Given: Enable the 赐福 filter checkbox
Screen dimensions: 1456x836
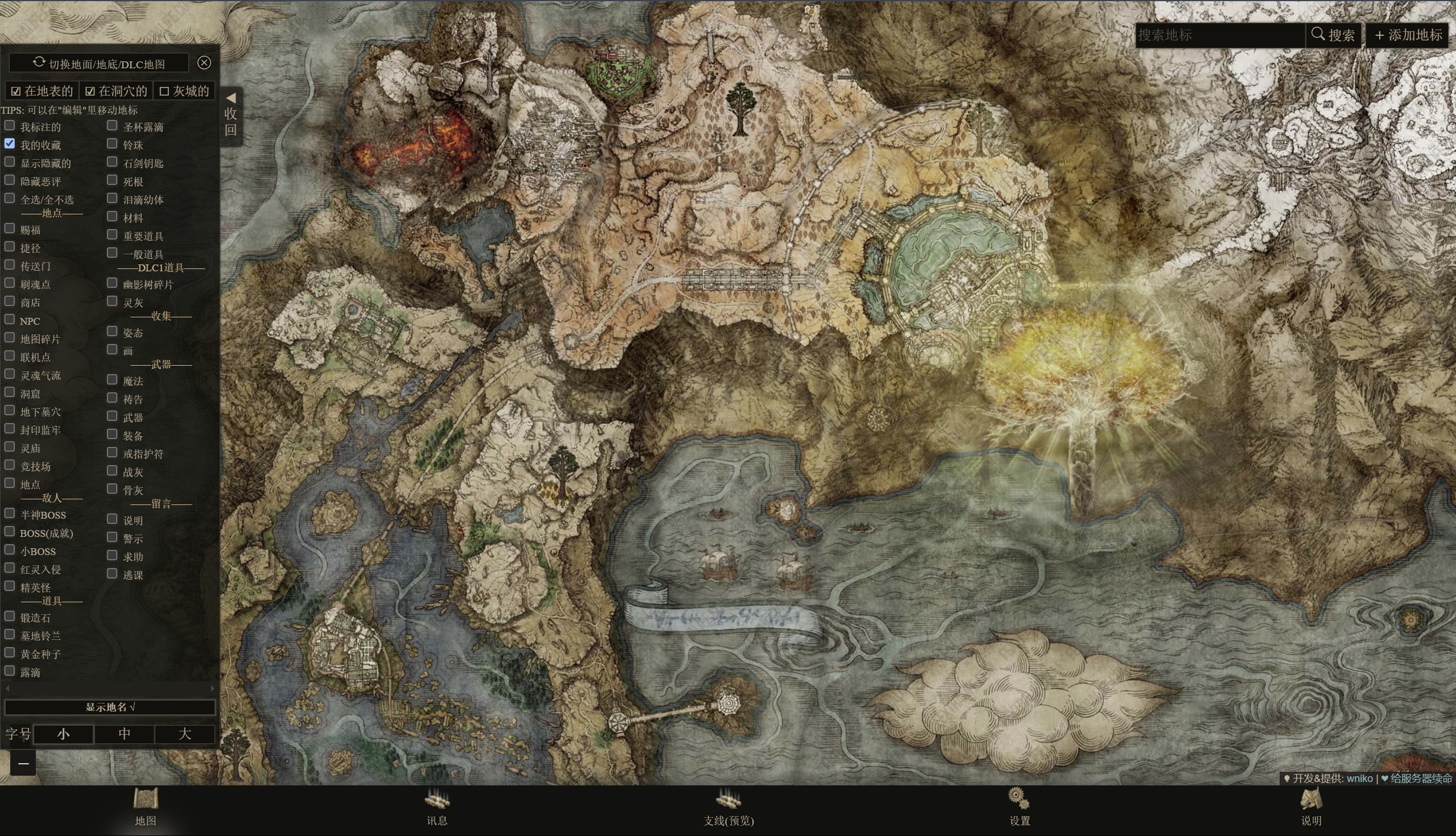Looking at the screenshot, I should click(x=10, y=229).
